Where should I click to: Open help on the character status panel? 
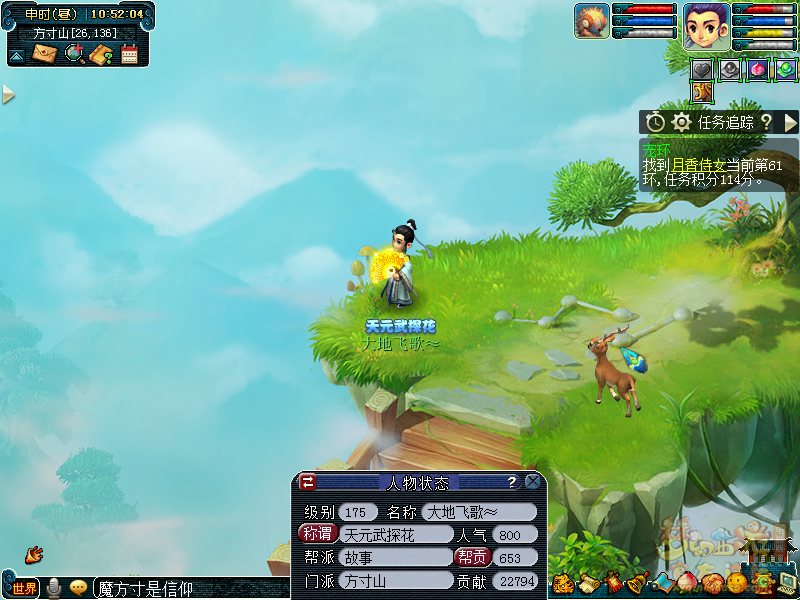tap(511, 482)
